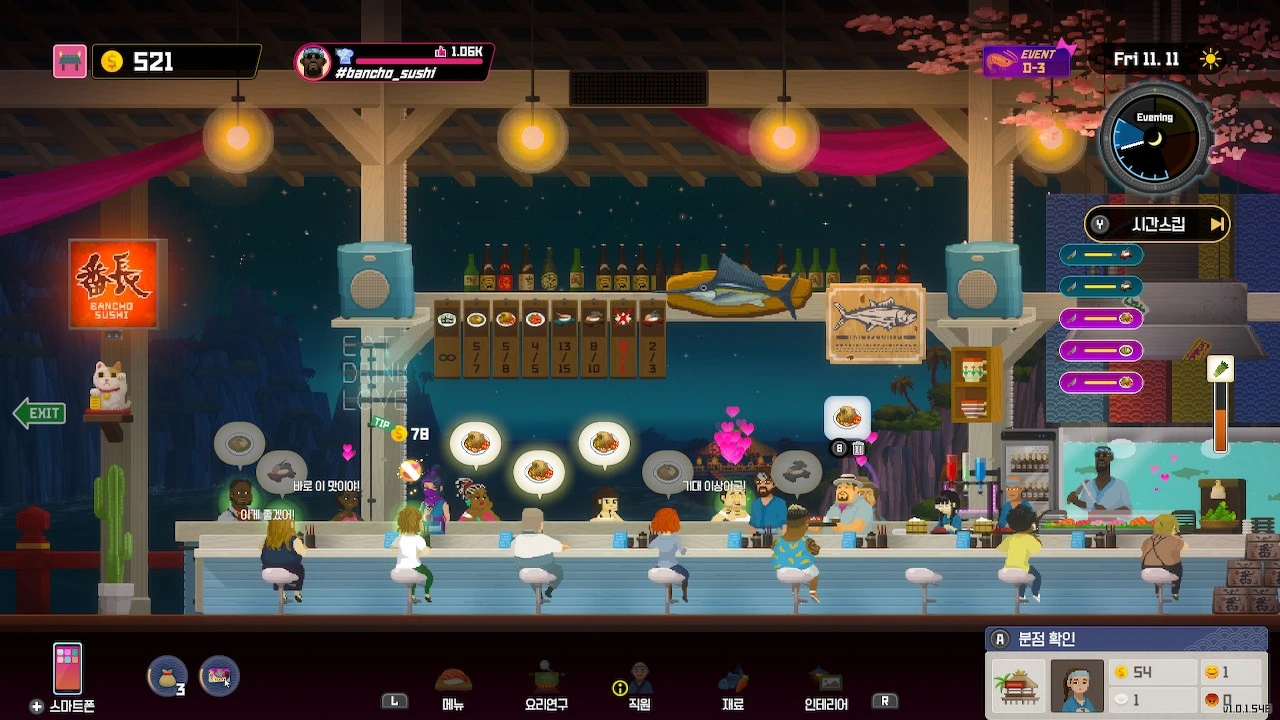Click the money pouch icon with 3
Screen dimensions: 1280x720
[x=166, y=676]
